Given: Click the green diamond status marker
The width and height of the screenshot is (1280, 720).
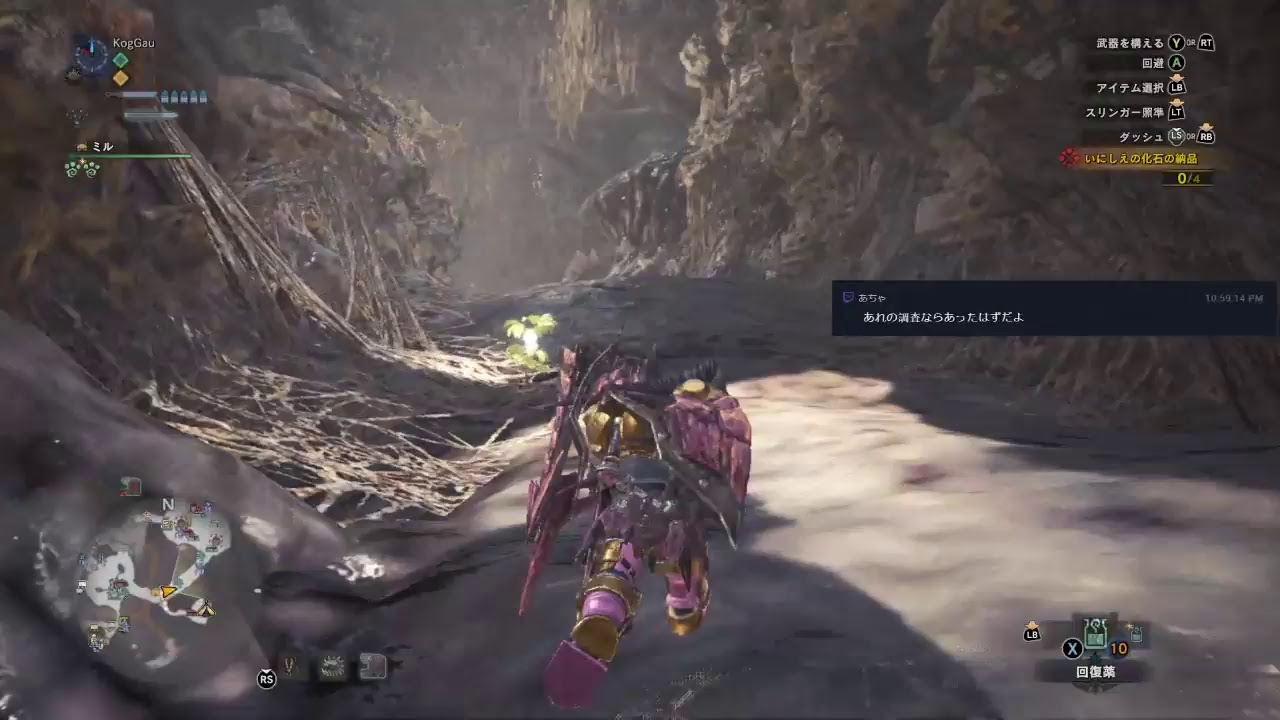Looking at the screenshot, I should click(x=120, y=59).
